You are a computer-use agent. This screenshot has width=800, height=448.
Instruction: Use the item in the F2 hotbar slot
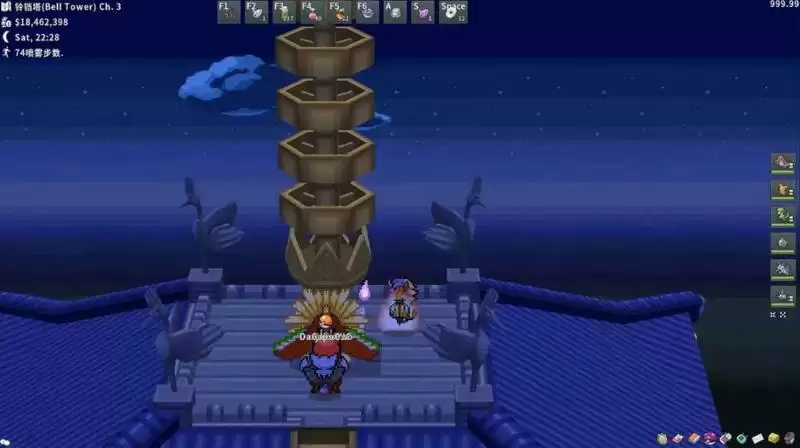click(x=256, y=12)
